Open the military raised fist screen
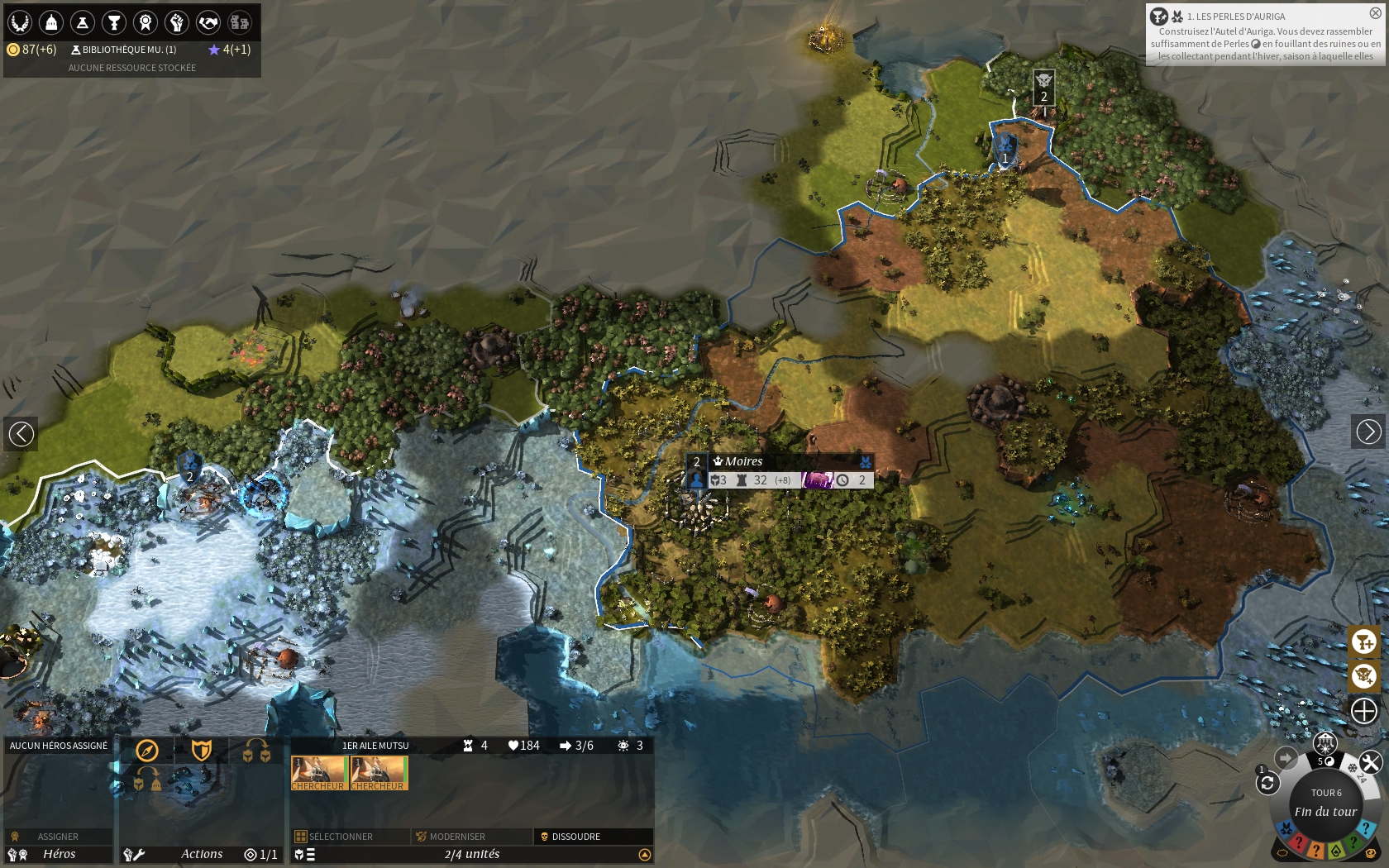Image resolution: width=1389 pixels, height=868 pixels. pyautogui.click(x=177, y=22)
